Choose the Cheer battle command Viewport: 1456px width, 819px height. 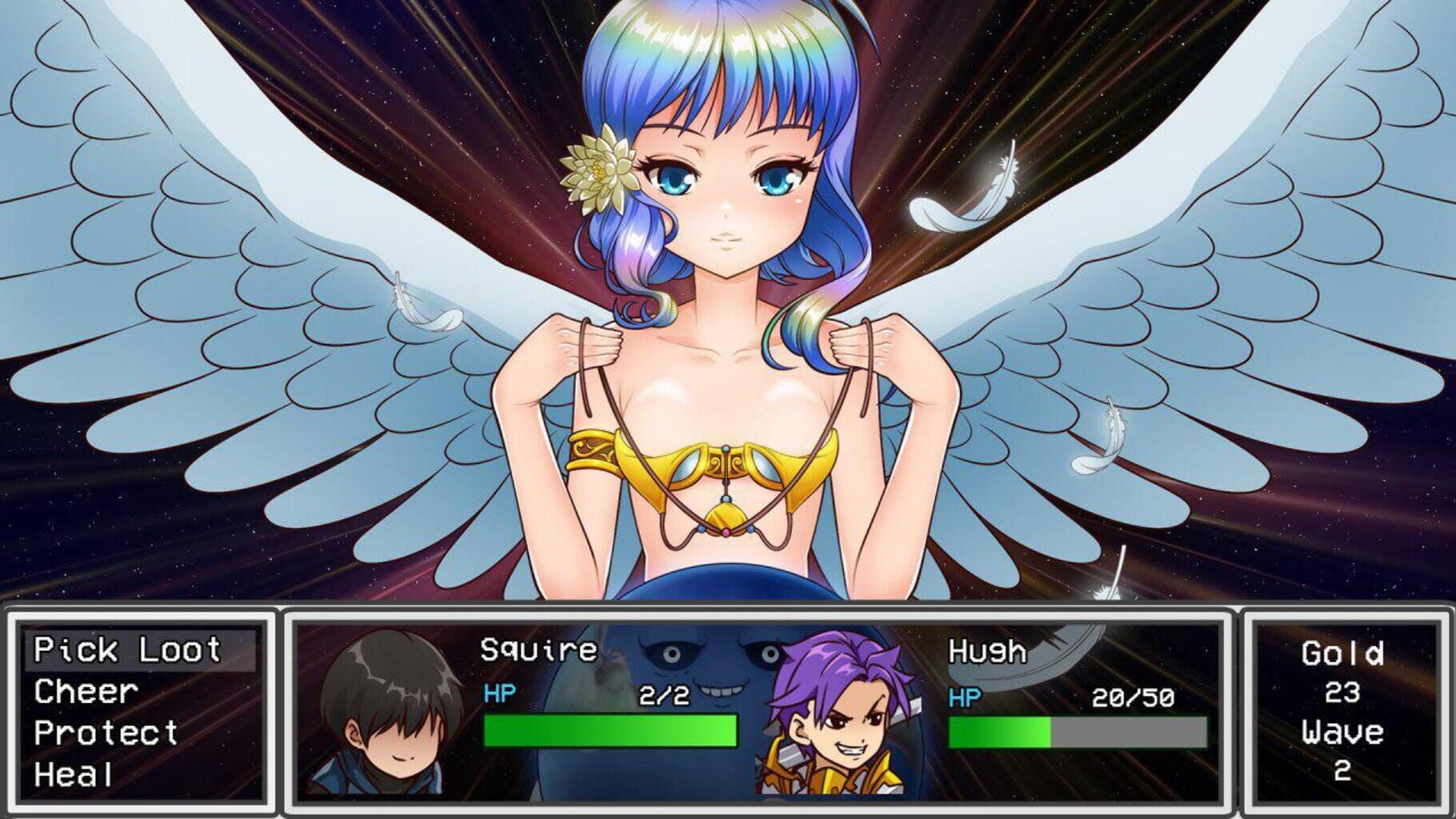click(84, 692)
